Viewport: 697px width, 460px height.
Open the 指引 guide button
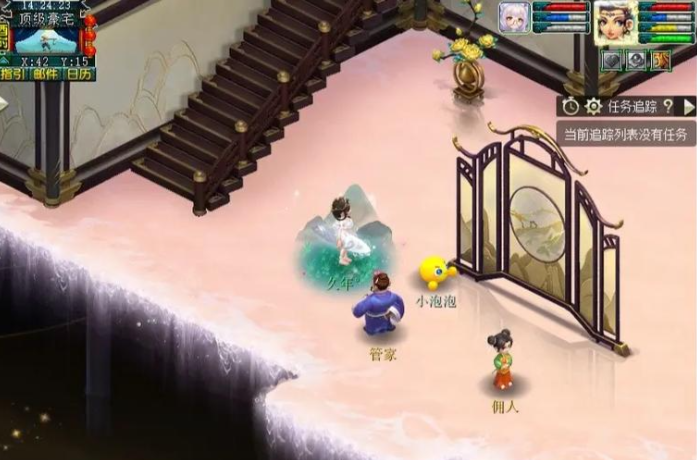coord(14,73)
